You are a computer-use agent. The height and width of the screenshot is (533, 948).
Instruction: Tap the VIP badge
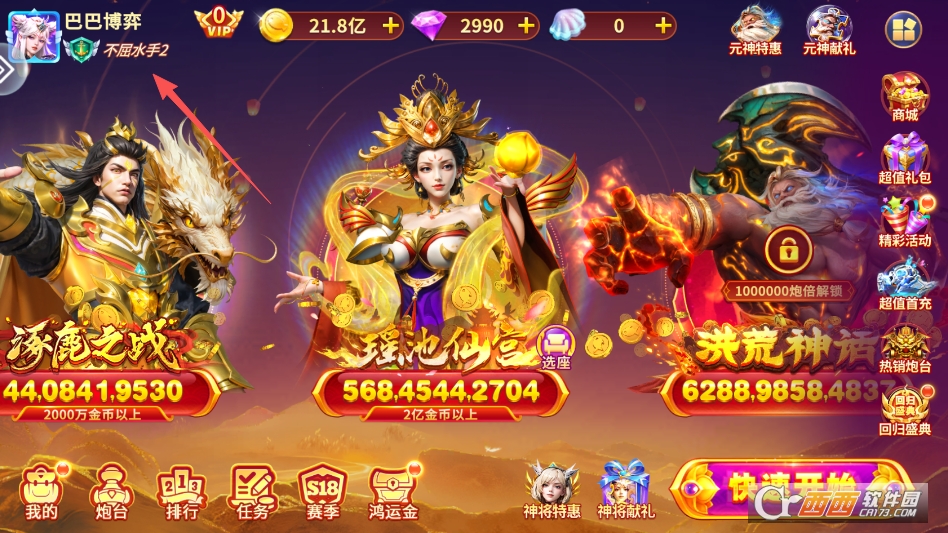pos(219,24)
